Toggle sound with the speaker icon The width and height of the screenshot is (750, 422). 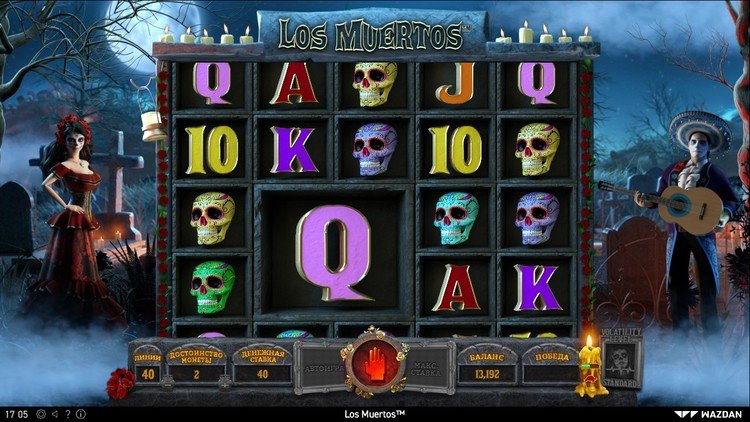click(55, 413)
